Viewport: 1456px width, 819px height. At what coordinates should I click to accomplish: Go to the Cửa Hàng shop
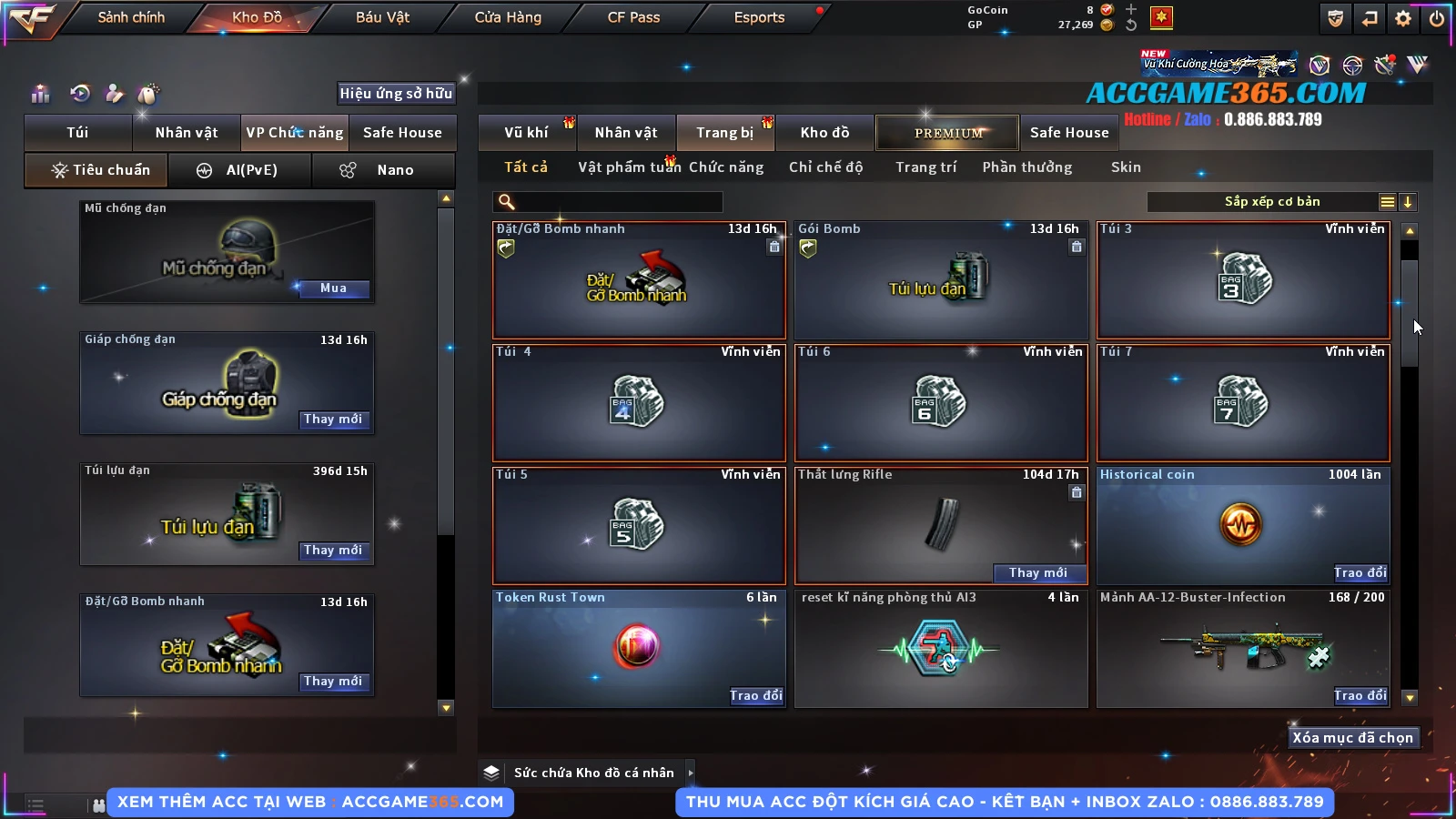point(508,17)
